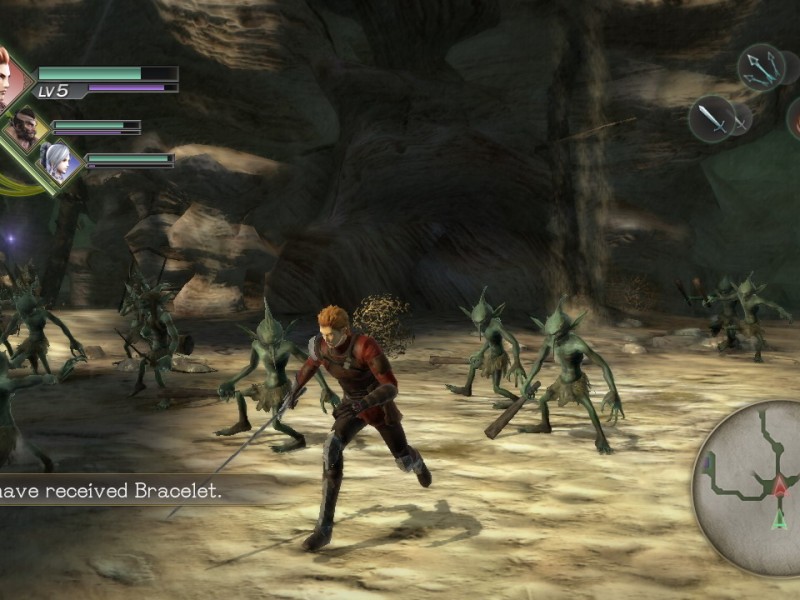
Task: Select the silver-haired party member portrait
Action: click(56, 161)
